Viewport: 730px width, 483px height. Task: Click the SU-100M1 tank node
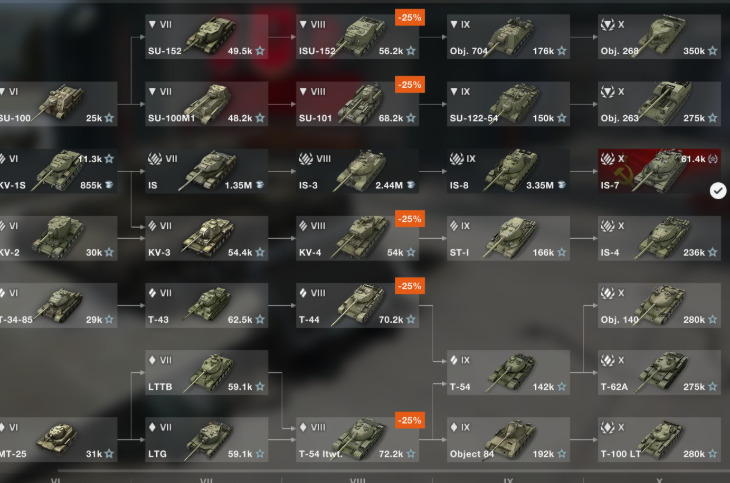pyautogui.click(x=207, y=103)
